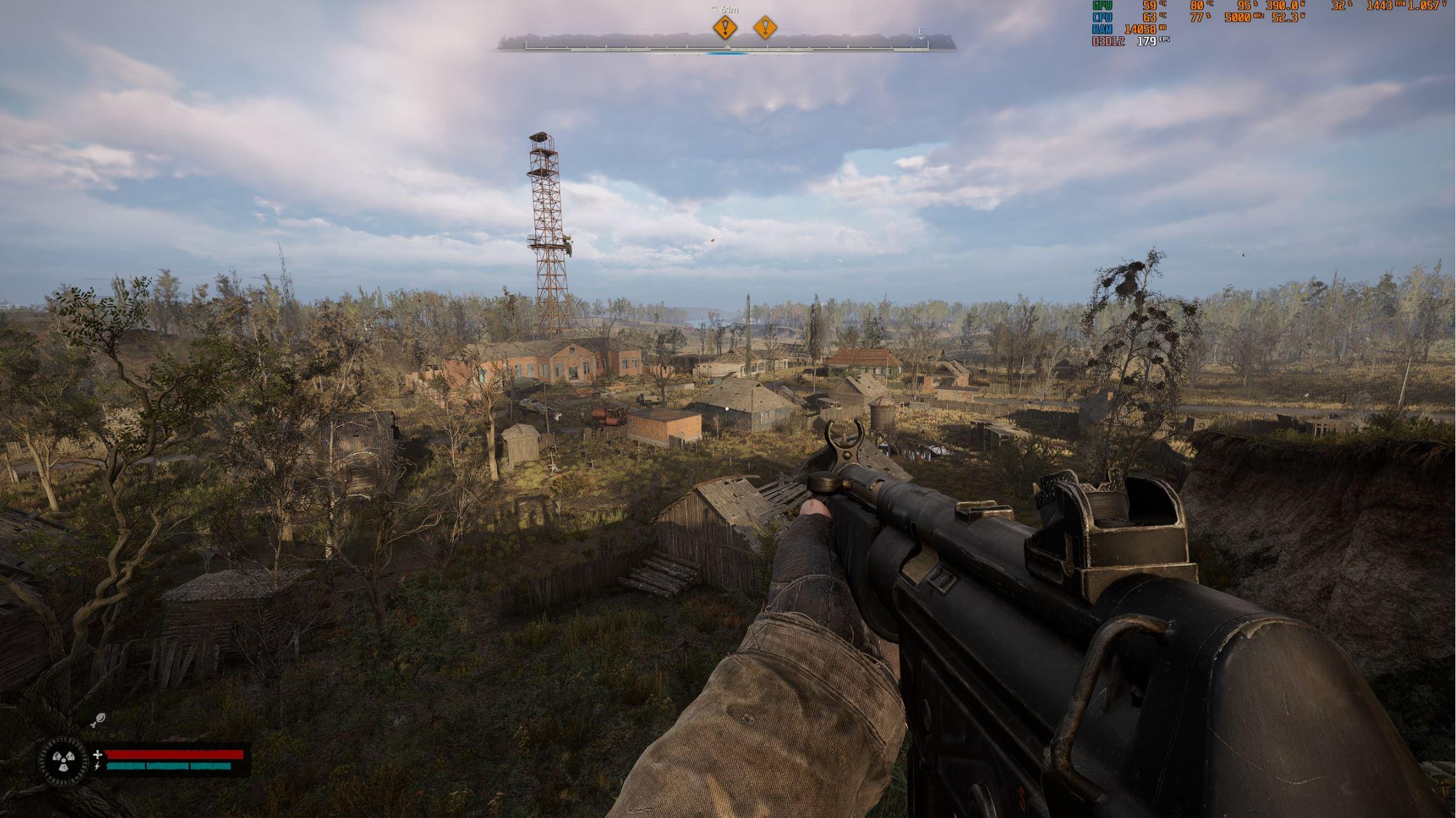Image resolution: width=1456 pixels, height=818 pixels.
Task: Select the quest marker labeled 61m
Action: [x=725, y=28]
